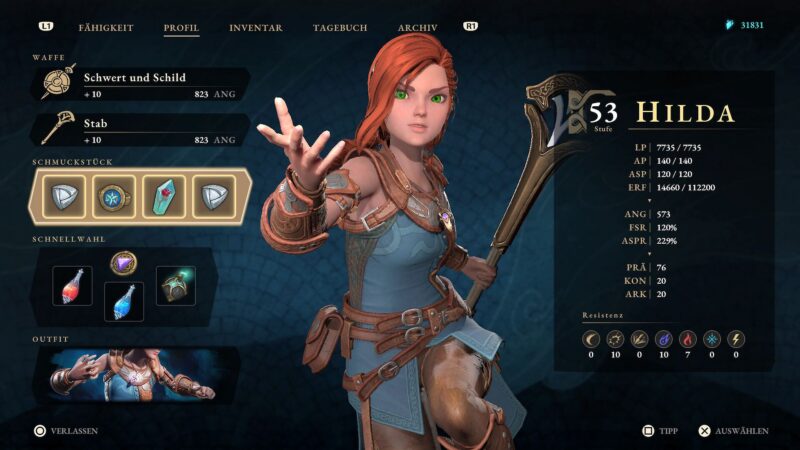
Task: Choose the blue potion quick slot
Action: coord(124,301)
